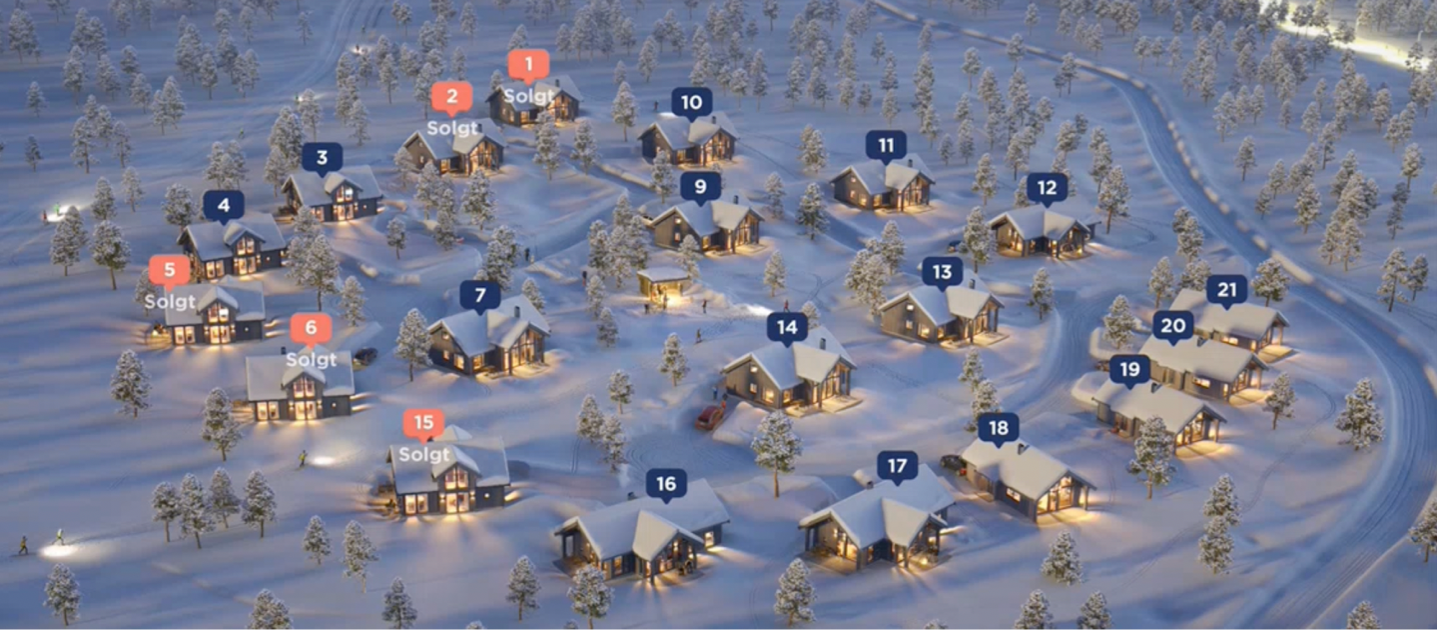
Task: Select the sold plot marker 5
Action: tap(169, 271)
